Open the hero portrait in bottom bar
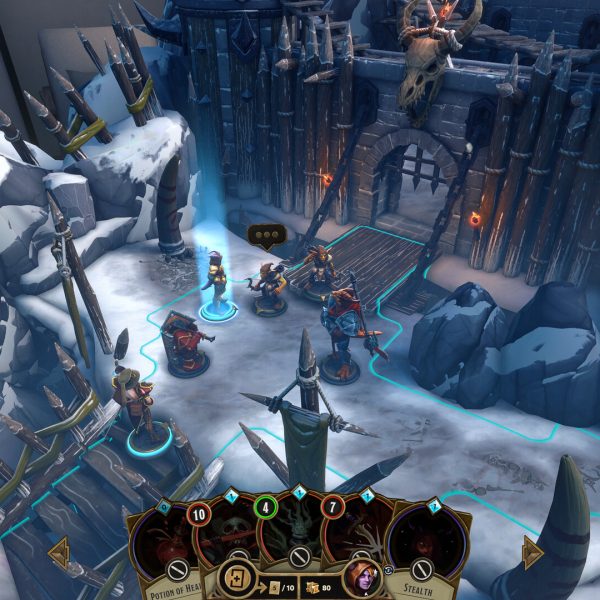Image resolution: width=600 pixels, height=600 pixels. pyautogui.click(x=360, y=578)
